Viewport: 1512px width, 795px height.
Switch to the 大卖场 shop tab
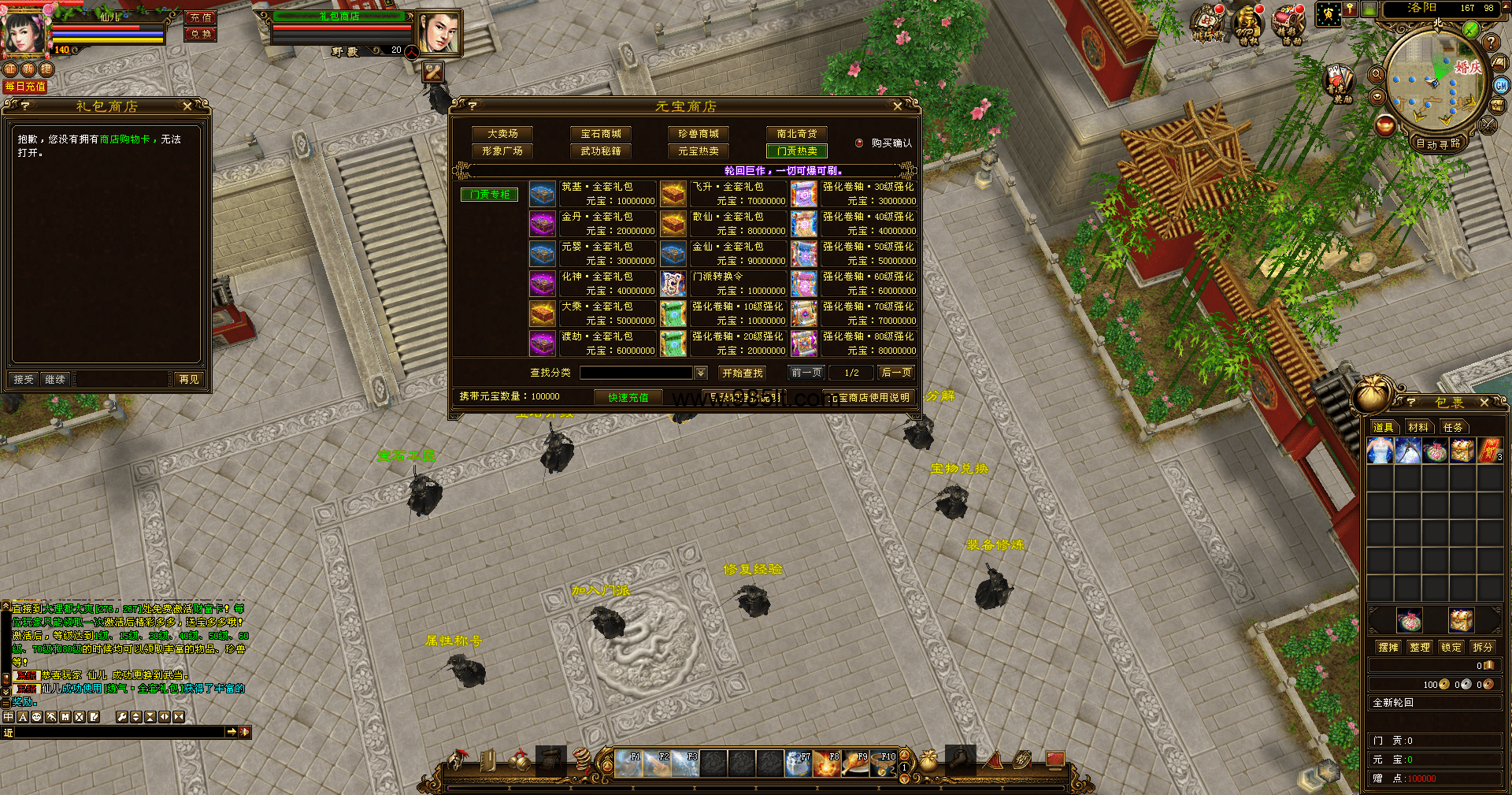(x=502, y=134)
